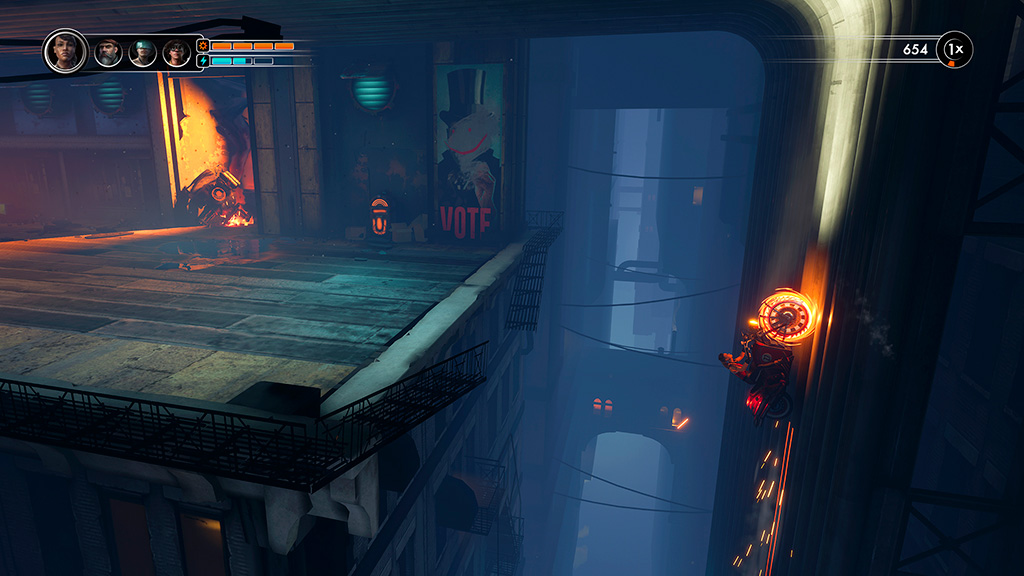The height and width of the screenshot is (576, 1024).
Task: Click the blue lightning boost icon
Action: point(202,61)
